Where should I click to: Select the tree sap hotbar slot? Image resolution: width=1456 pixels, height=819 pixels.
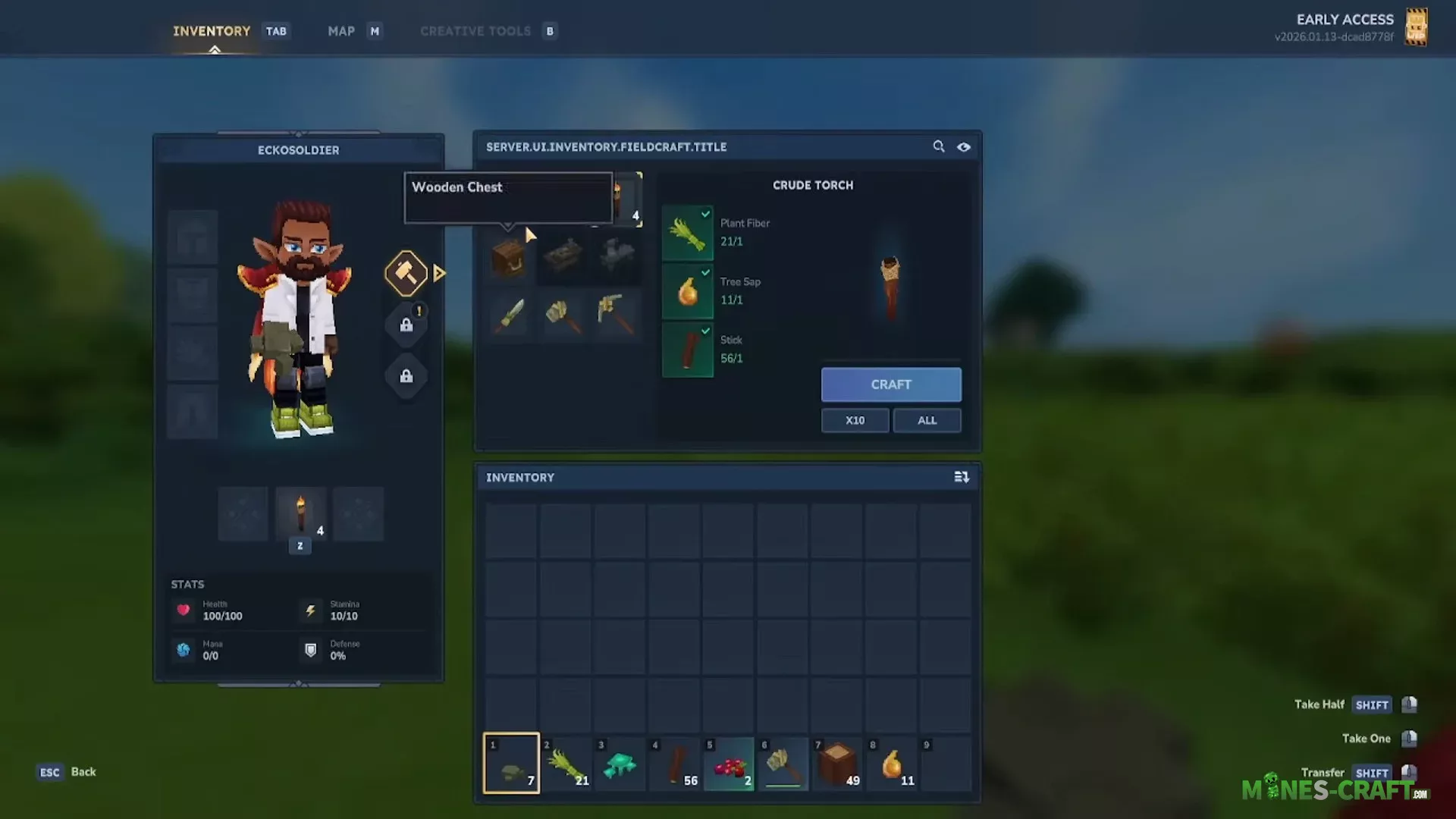(893, 764)
